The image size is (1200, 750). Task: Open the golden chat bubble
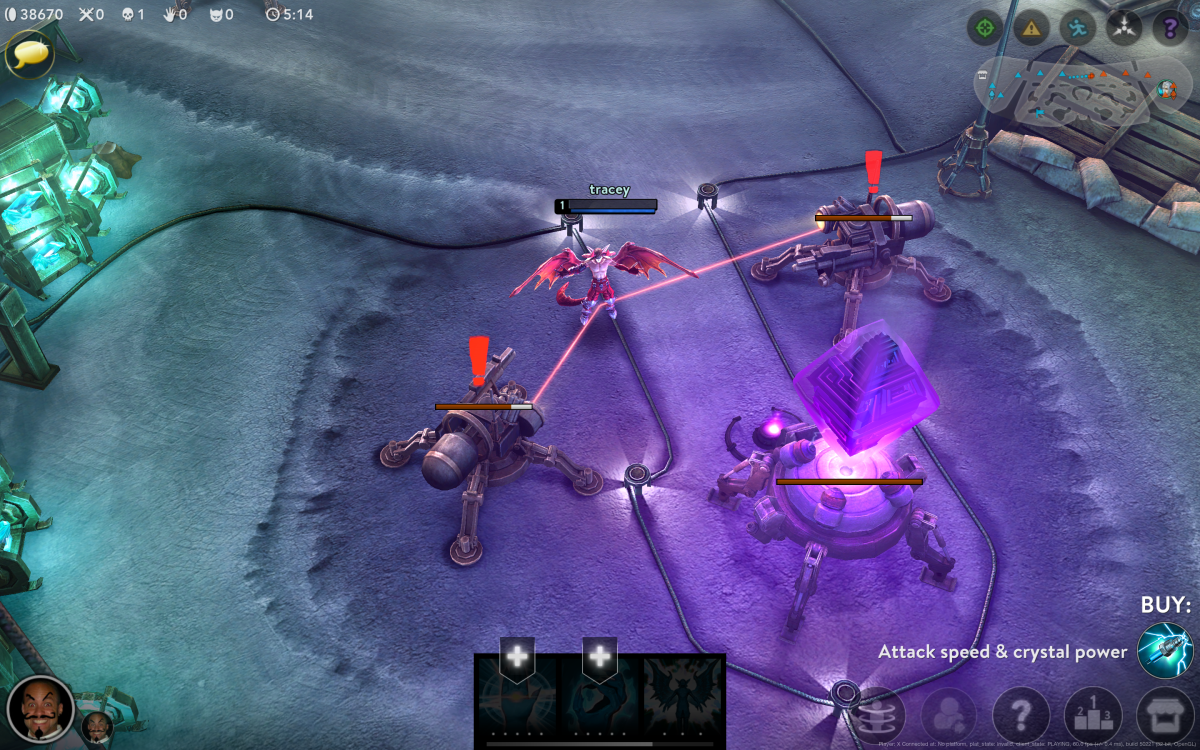[x=29, y=53]
